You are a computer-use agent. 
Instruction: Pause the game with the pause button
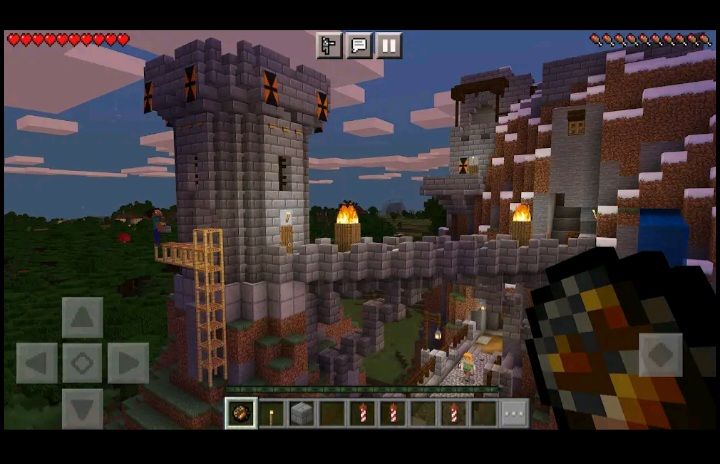[388, 45]
